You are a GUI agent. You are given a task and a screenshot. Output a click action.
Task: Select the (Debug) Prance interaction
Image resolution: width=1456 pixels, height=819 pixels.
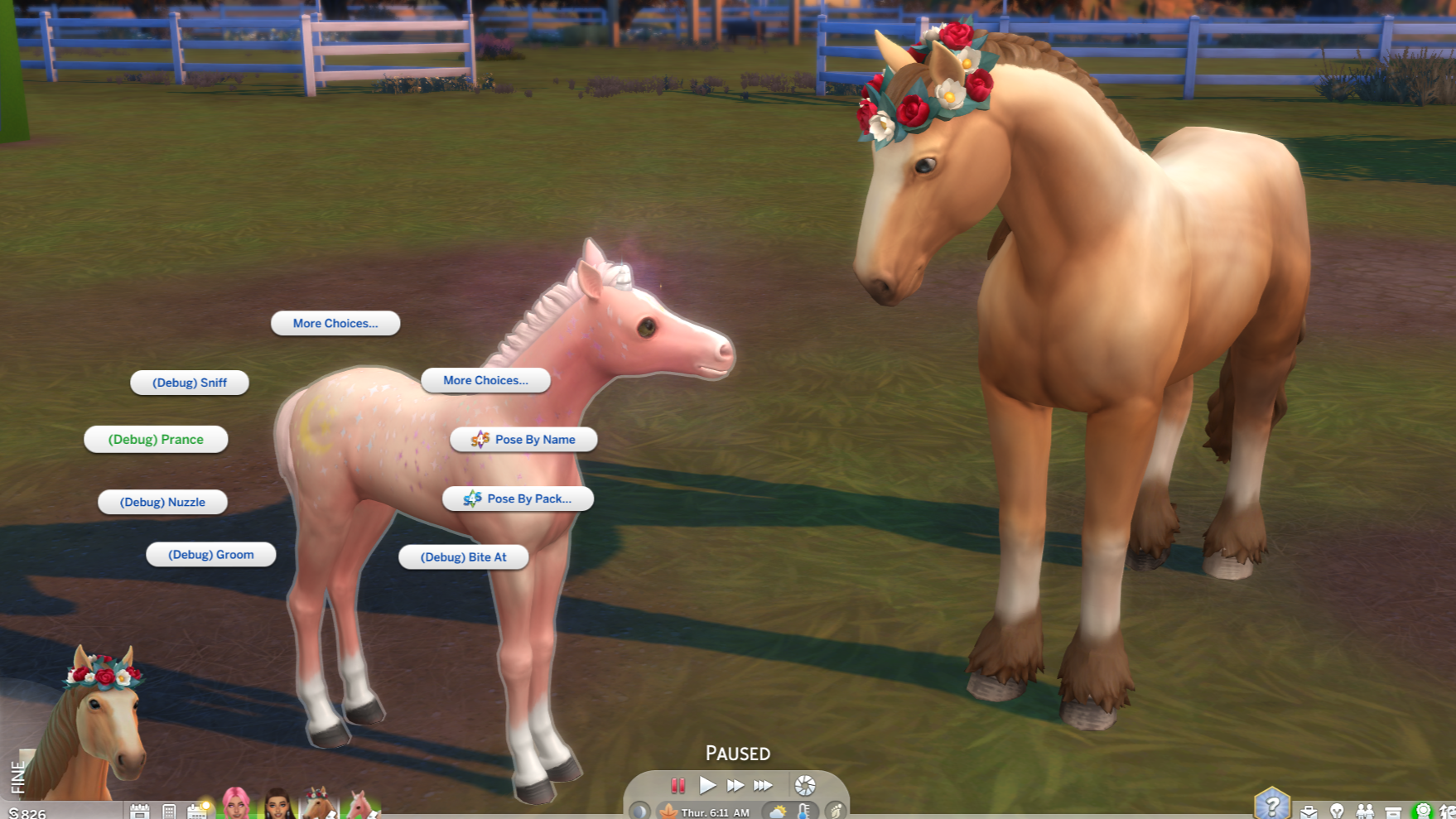[157, 440]
